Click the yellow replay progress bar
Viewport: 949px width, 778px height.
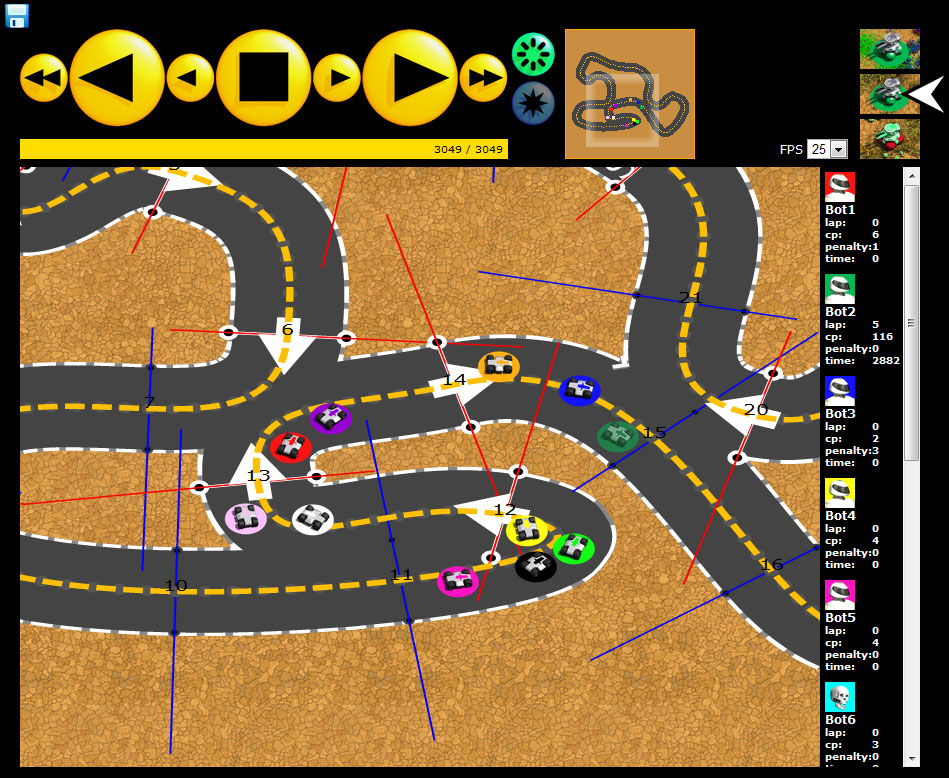[263, 149]
